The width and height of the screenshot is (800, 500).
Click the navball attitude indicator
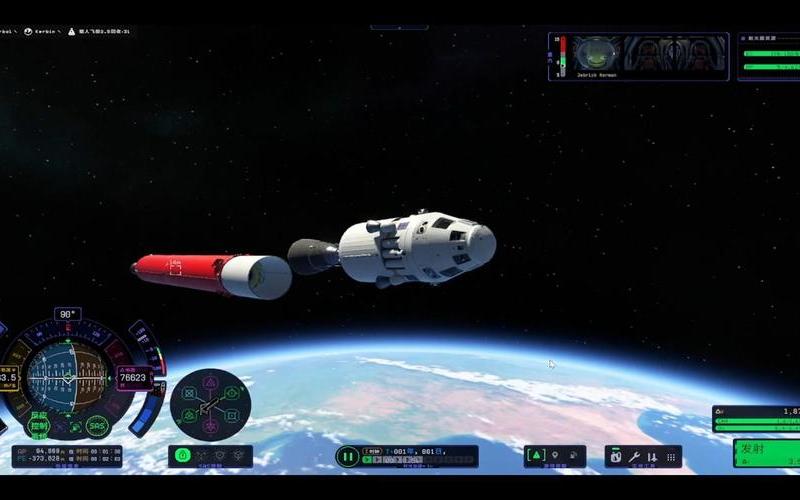click(x=67, y=378)
